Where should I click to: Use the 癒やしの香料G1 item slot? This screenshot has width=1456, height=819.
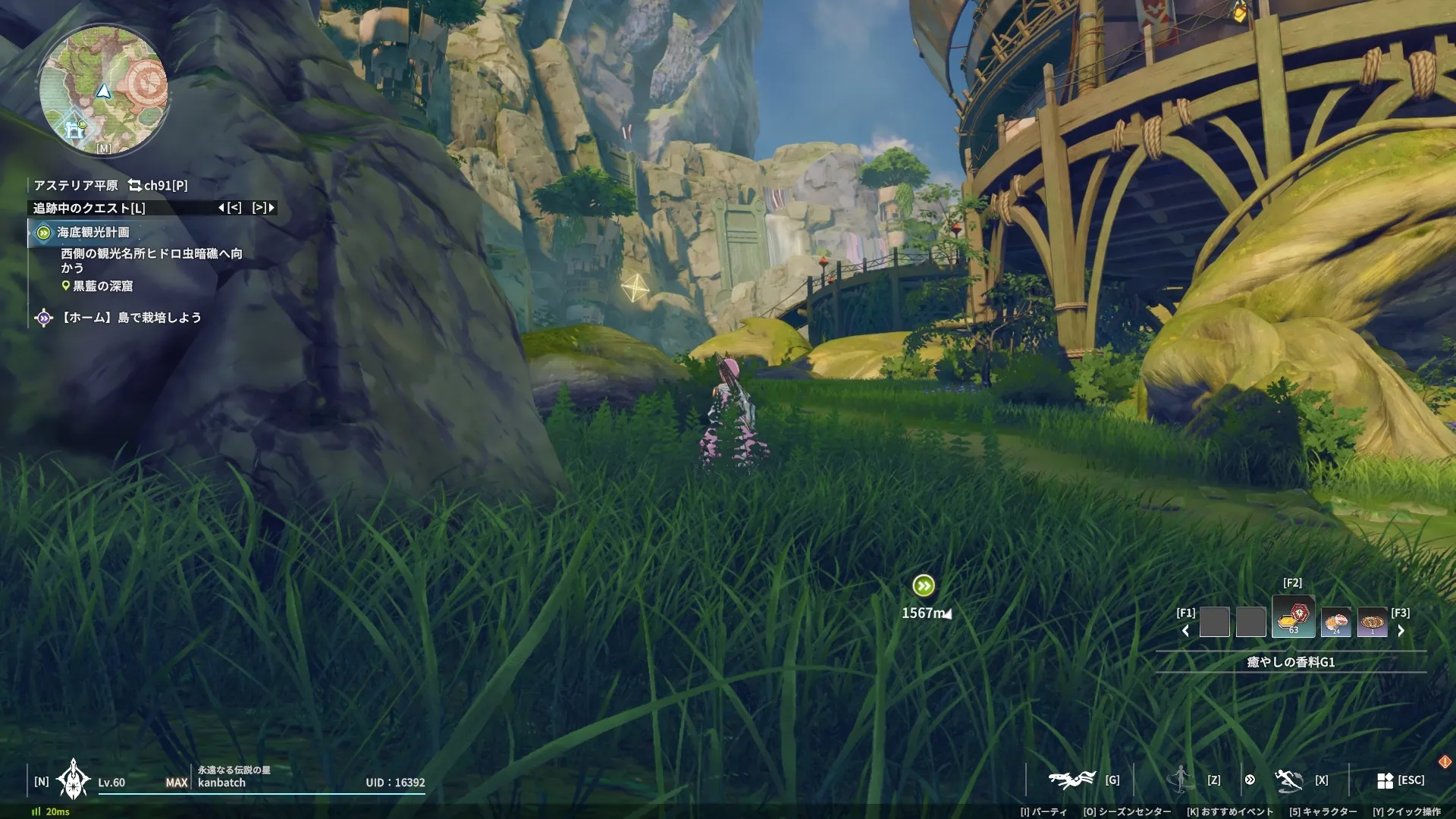point(1293,618)
